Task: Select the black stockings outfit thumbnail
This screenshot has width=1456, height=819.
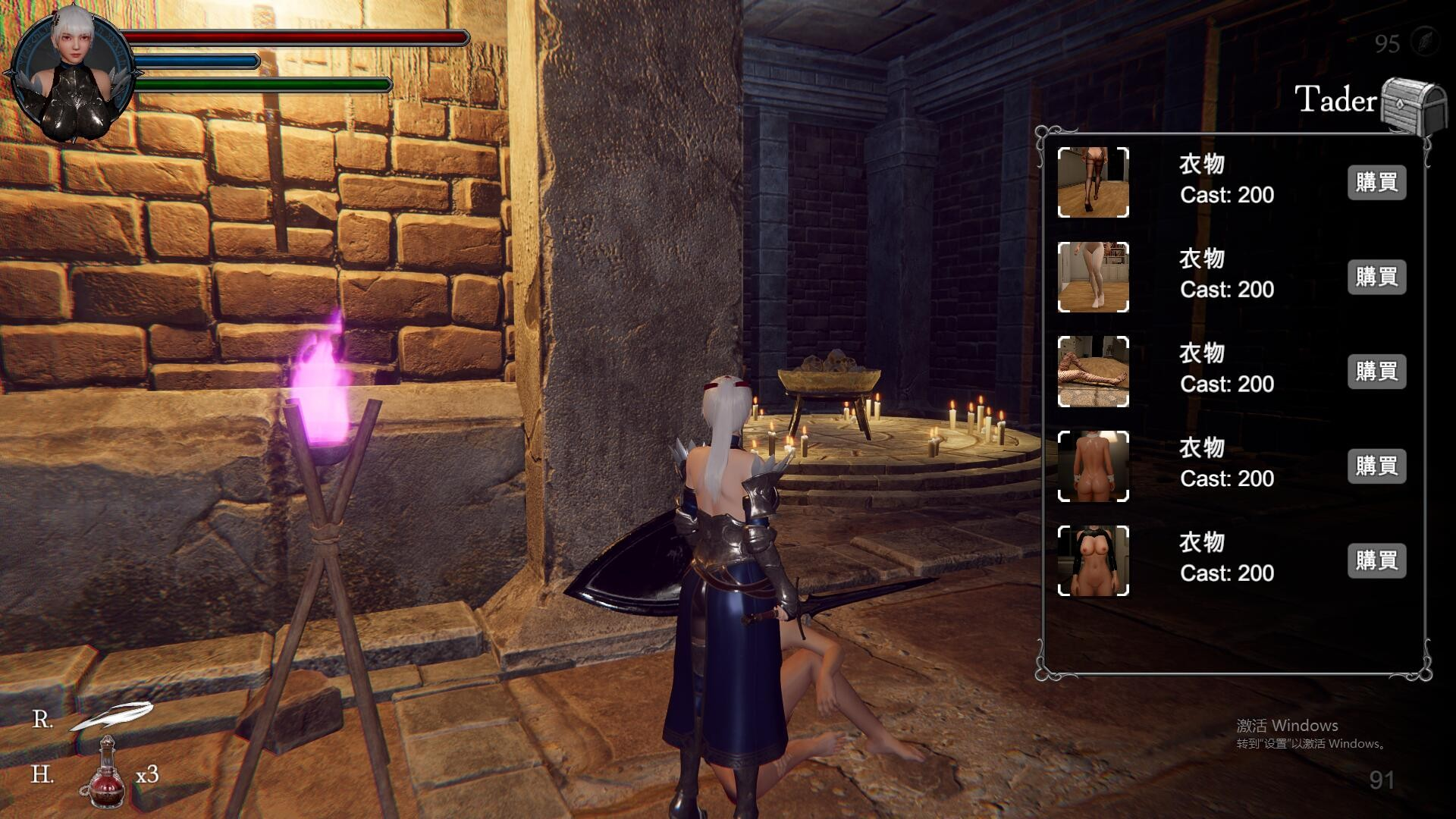Action: tap(1093, 183)
